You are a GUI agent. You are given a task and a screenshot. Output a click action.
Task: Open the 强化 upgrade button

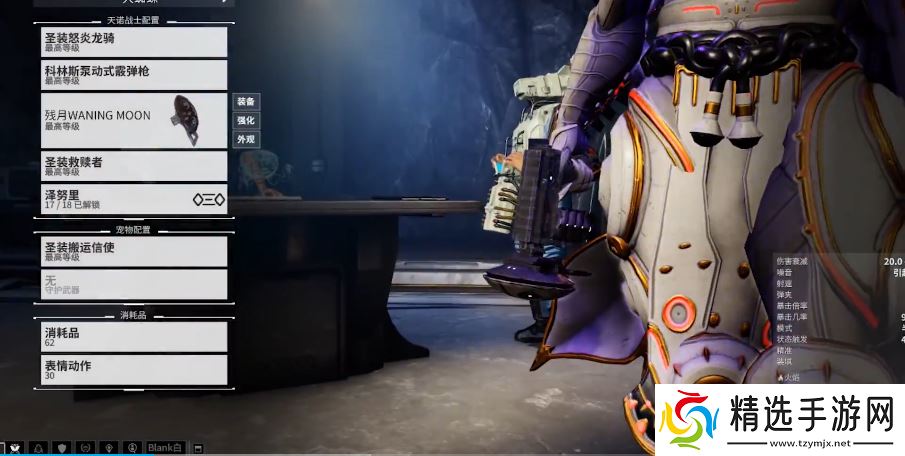pyautogui.click(x=245, y=120)
